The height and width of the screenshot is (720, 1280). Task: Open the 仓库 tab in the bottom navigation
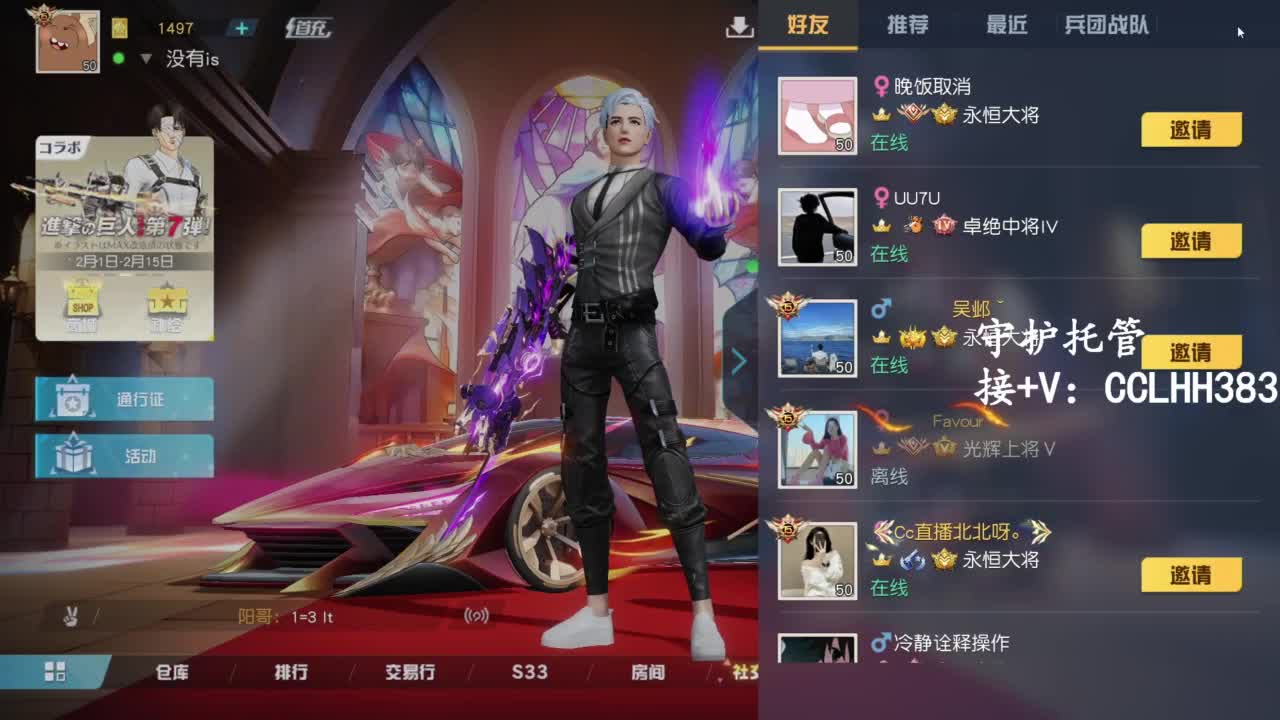click(x=171, y=673)
